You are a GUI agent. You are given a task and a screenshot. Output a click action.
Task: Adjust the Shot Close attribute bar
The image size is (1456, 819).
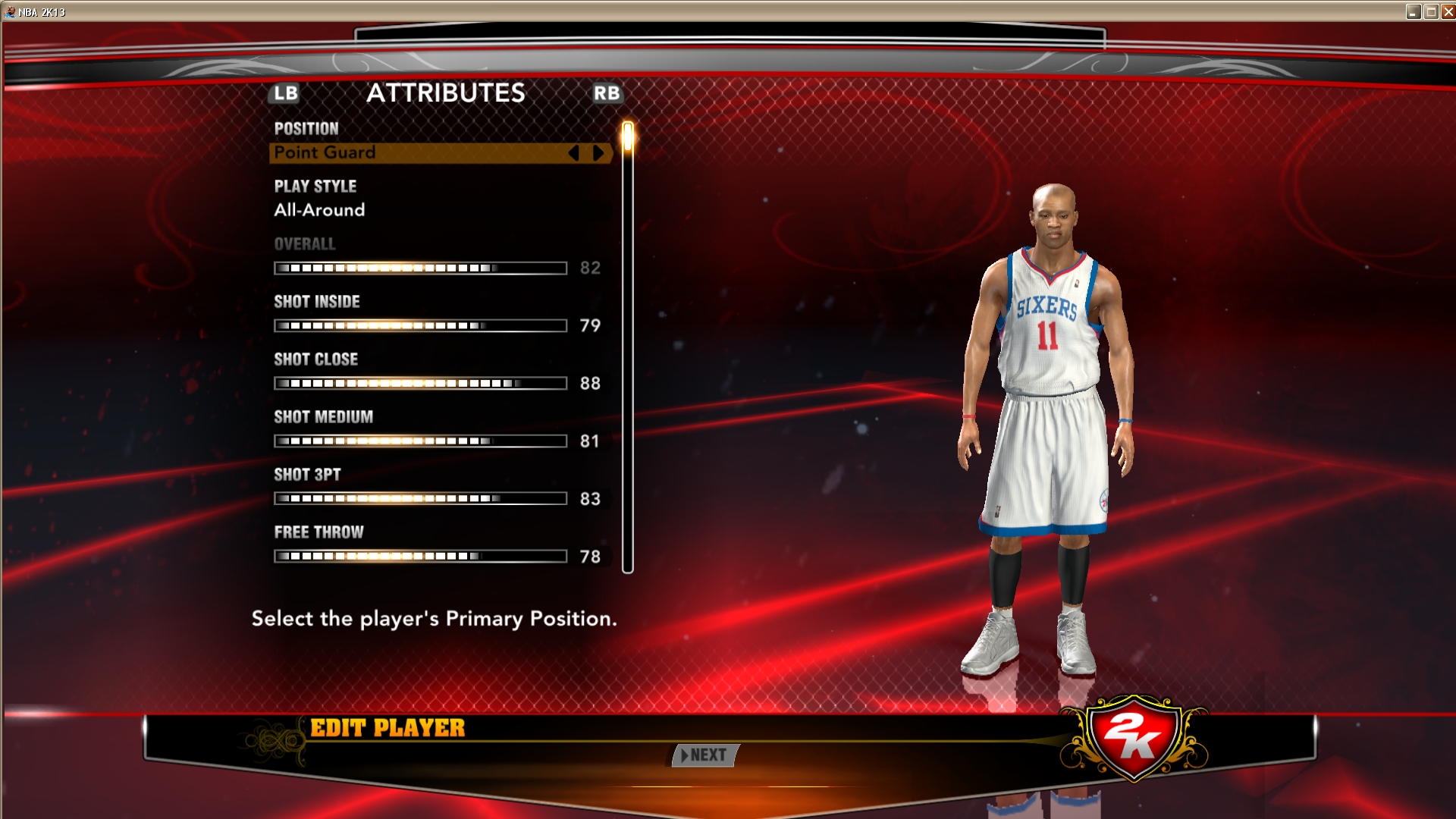(x=420, y=384)
